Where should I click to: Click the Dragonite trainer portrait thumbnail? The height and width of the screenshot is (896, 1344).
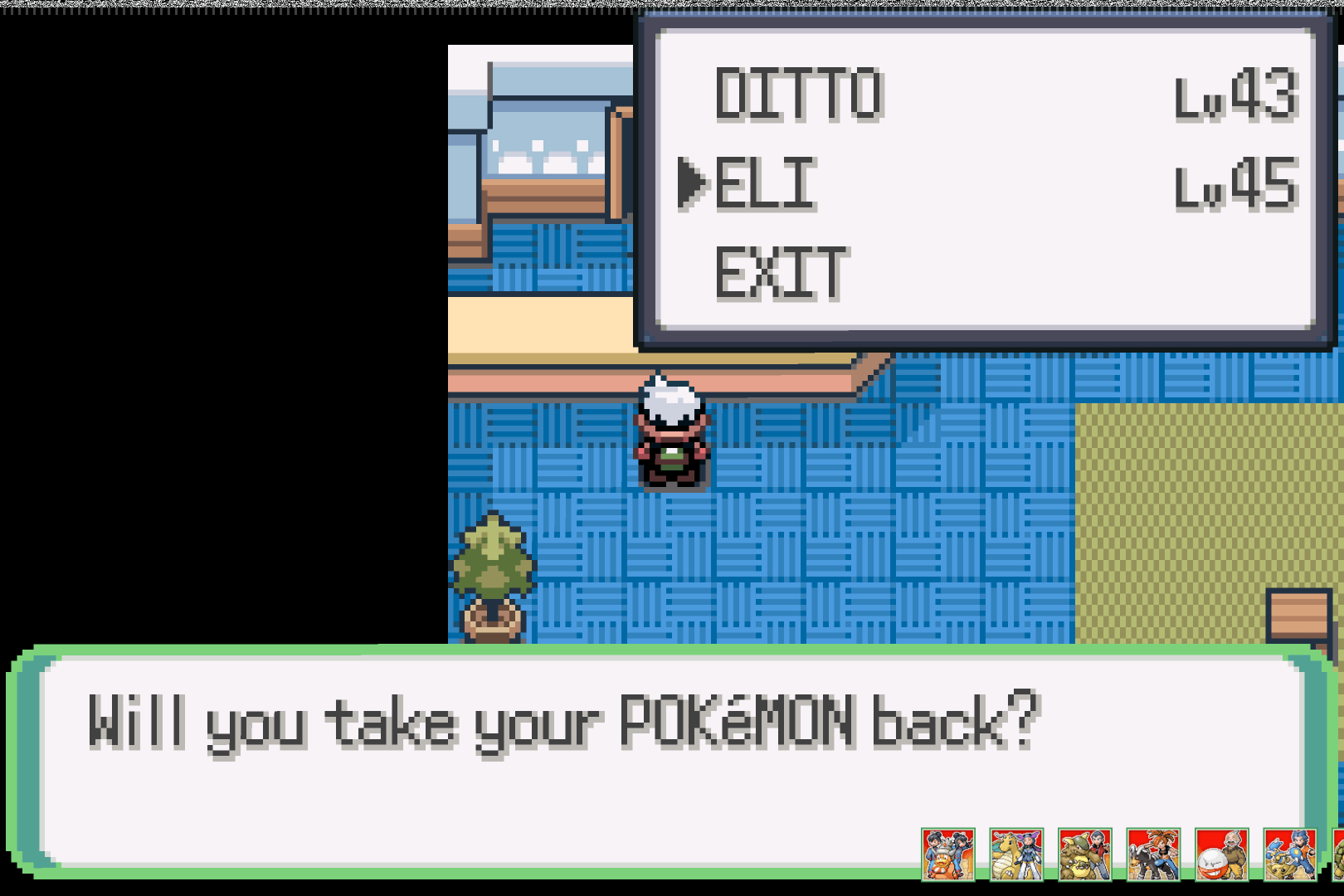coord(1016,854)
